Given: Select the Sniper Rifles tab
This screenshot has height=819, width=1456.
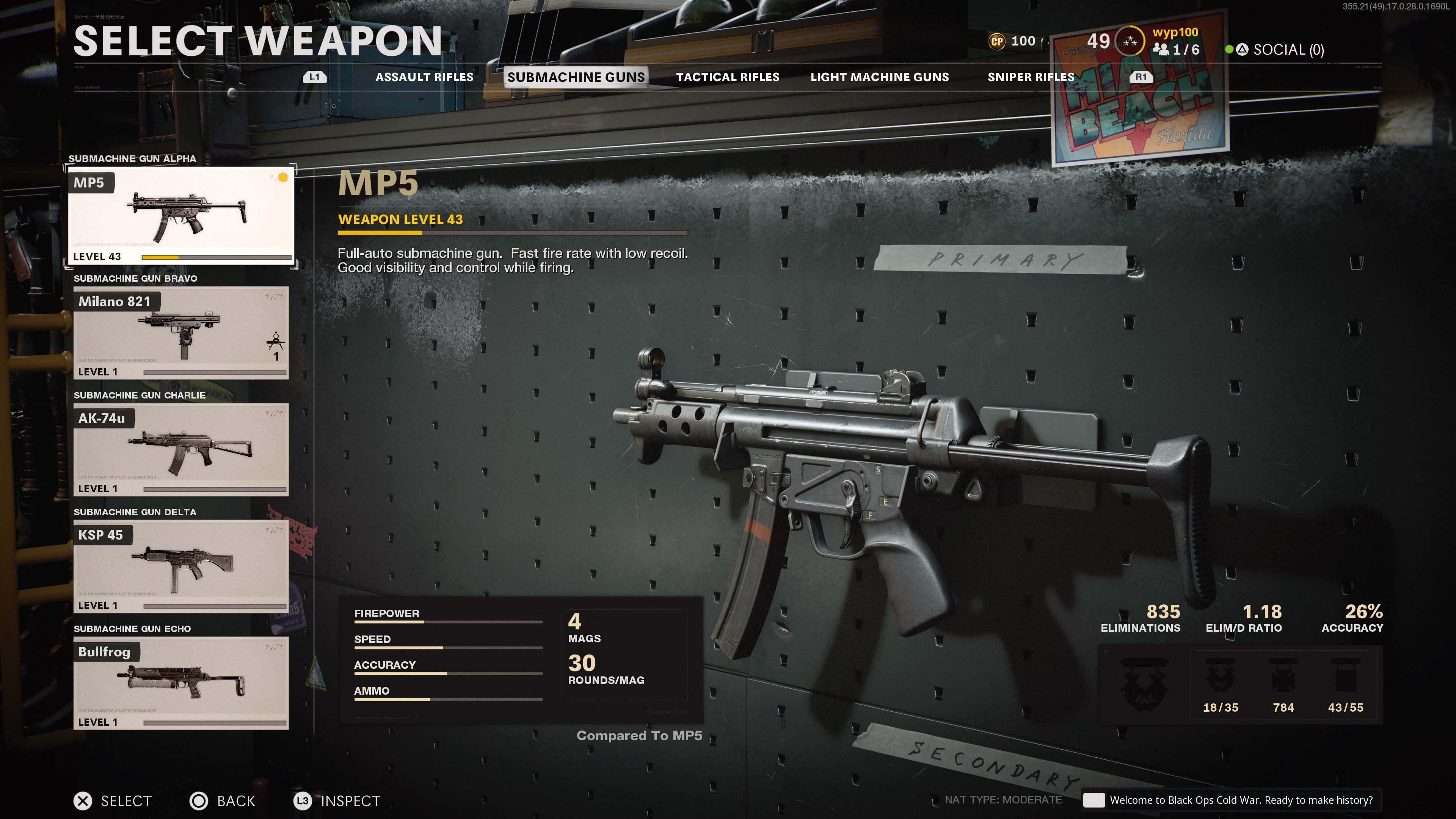Looking at the screenshot, I should pos(1031,77).
